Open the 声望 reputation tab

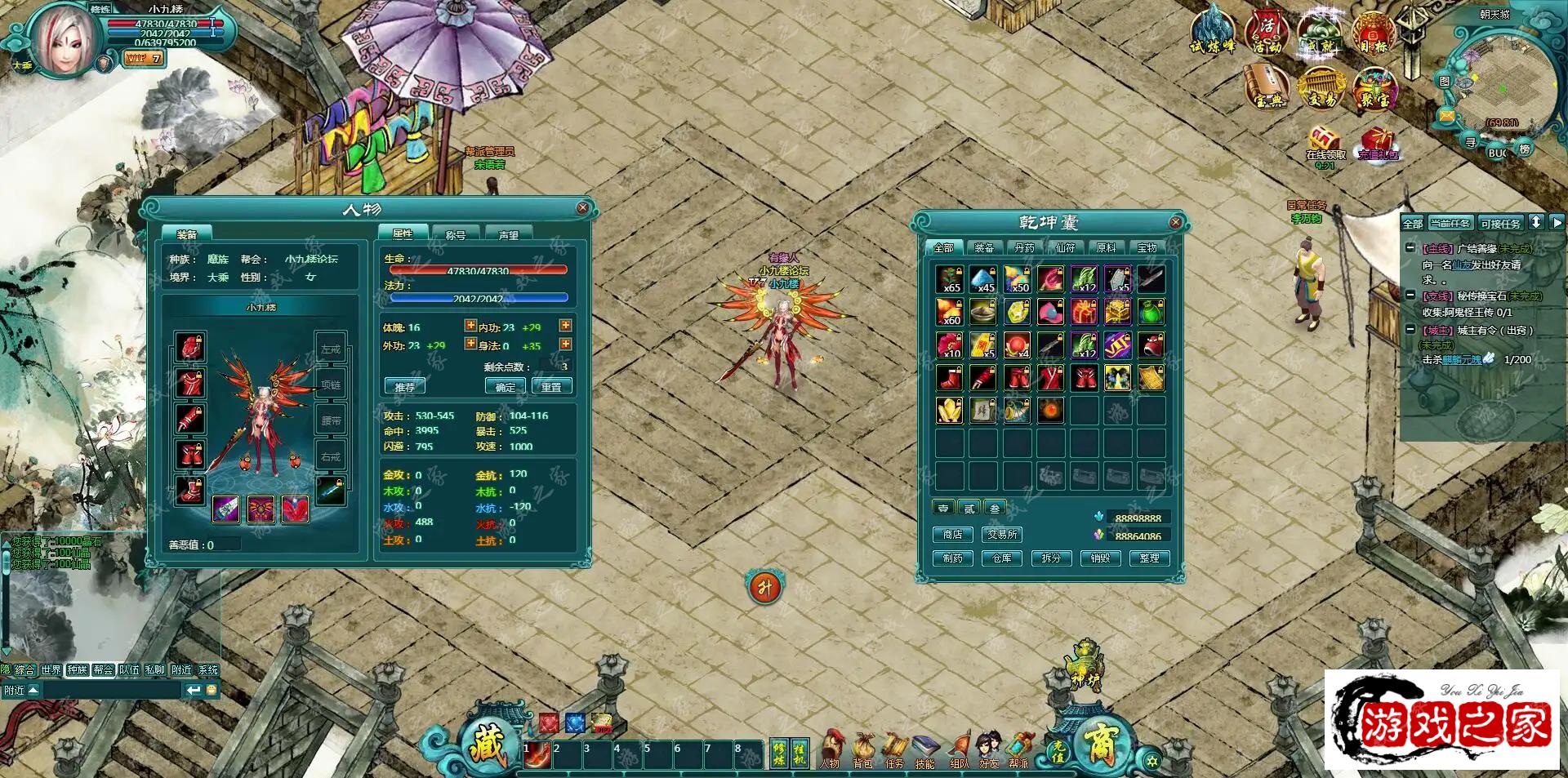tap(508, 234)
